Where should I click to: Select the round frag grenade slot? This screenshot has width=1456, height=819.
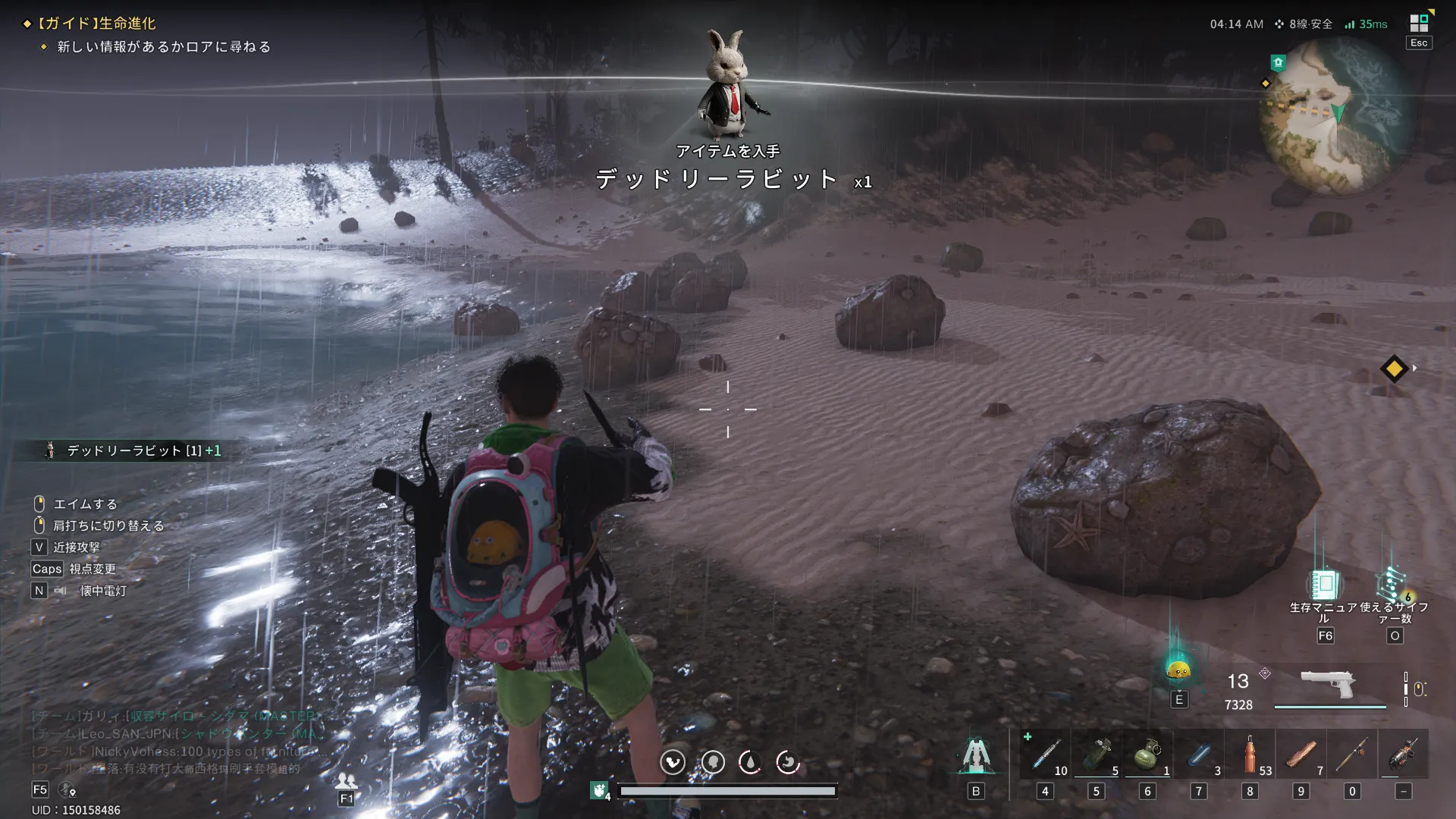coord(1147,755)
